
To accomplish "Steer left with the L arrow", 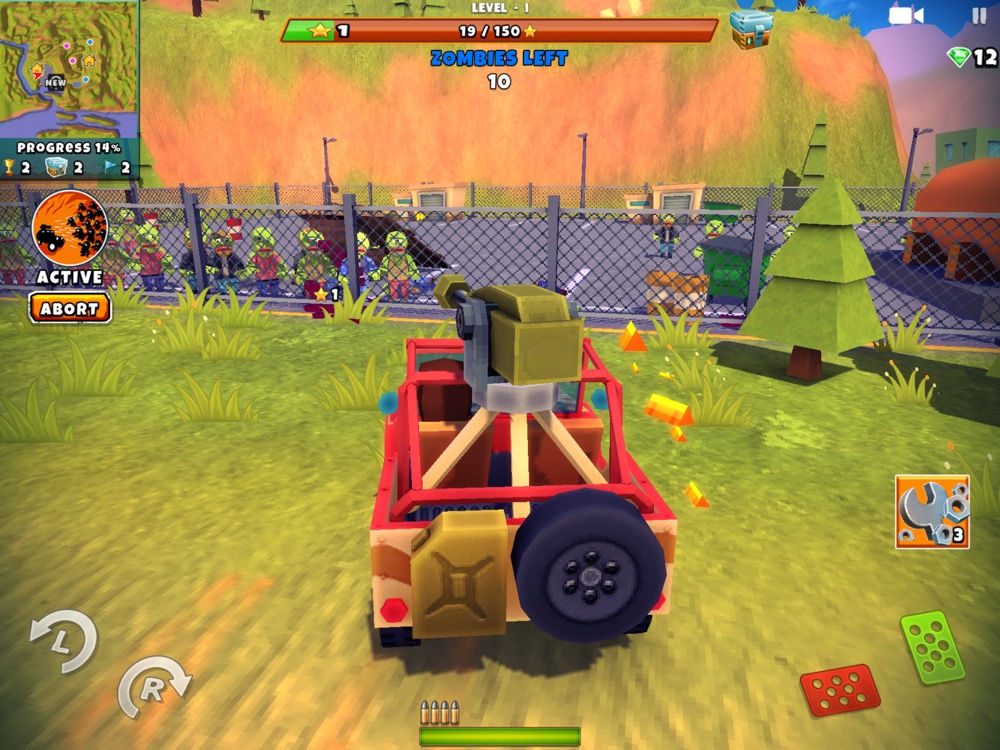I will (x=63, y=641).
